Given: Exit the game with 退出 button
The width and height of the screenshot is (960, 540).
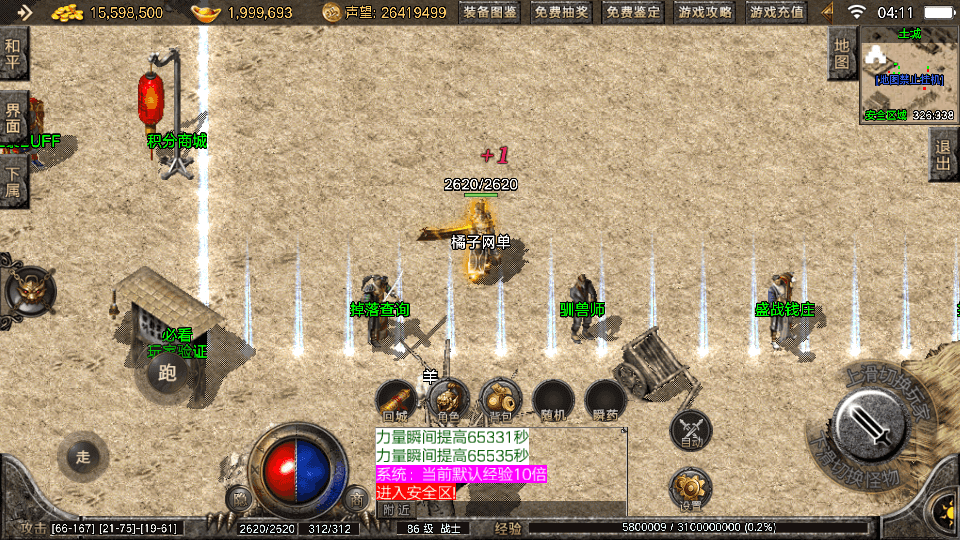Looking at the screenshot, I should tap(943, 155).
